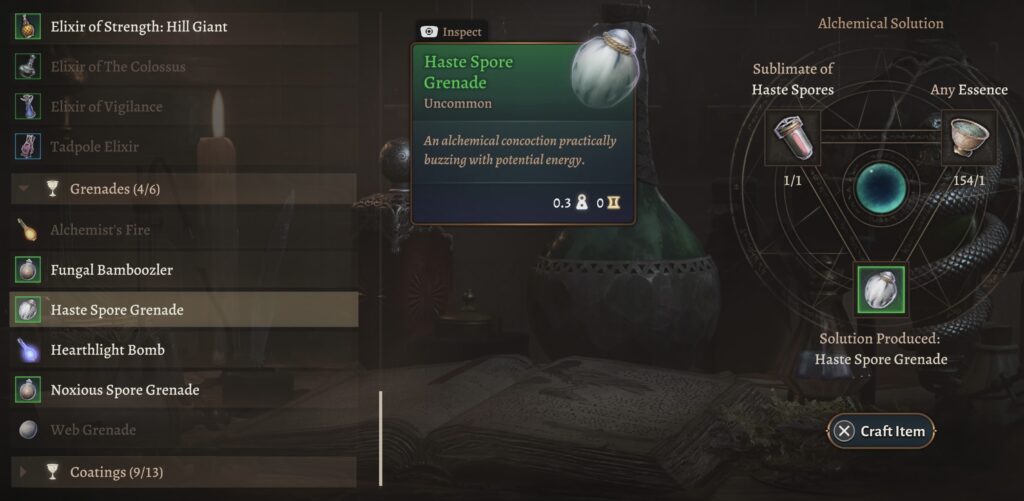Select the produced Haste Spore Grenade slot
The height and width of the screenshot is (501, 1024).
(880, 290)
